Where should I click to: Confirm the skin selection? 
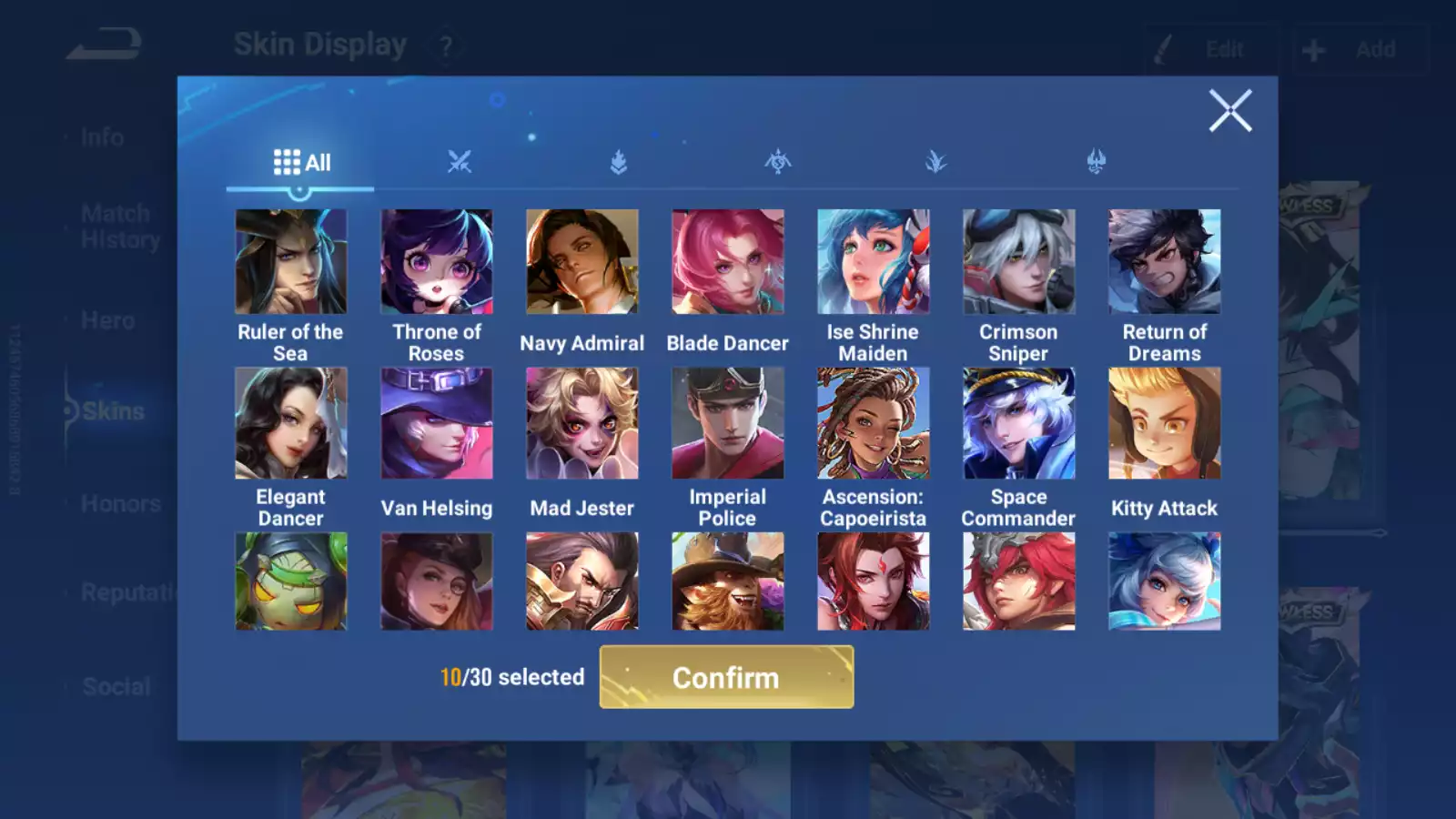coord(726,677)
